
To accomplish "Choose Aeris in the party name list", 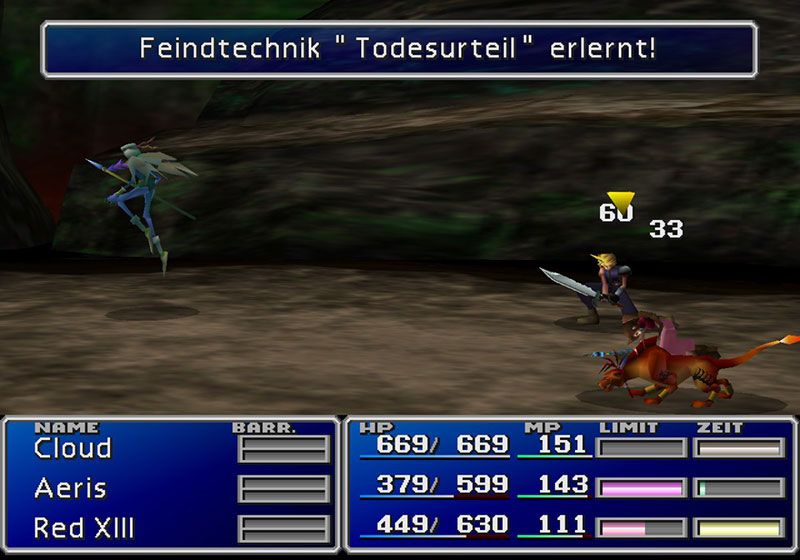I will (x=70, y=489).
